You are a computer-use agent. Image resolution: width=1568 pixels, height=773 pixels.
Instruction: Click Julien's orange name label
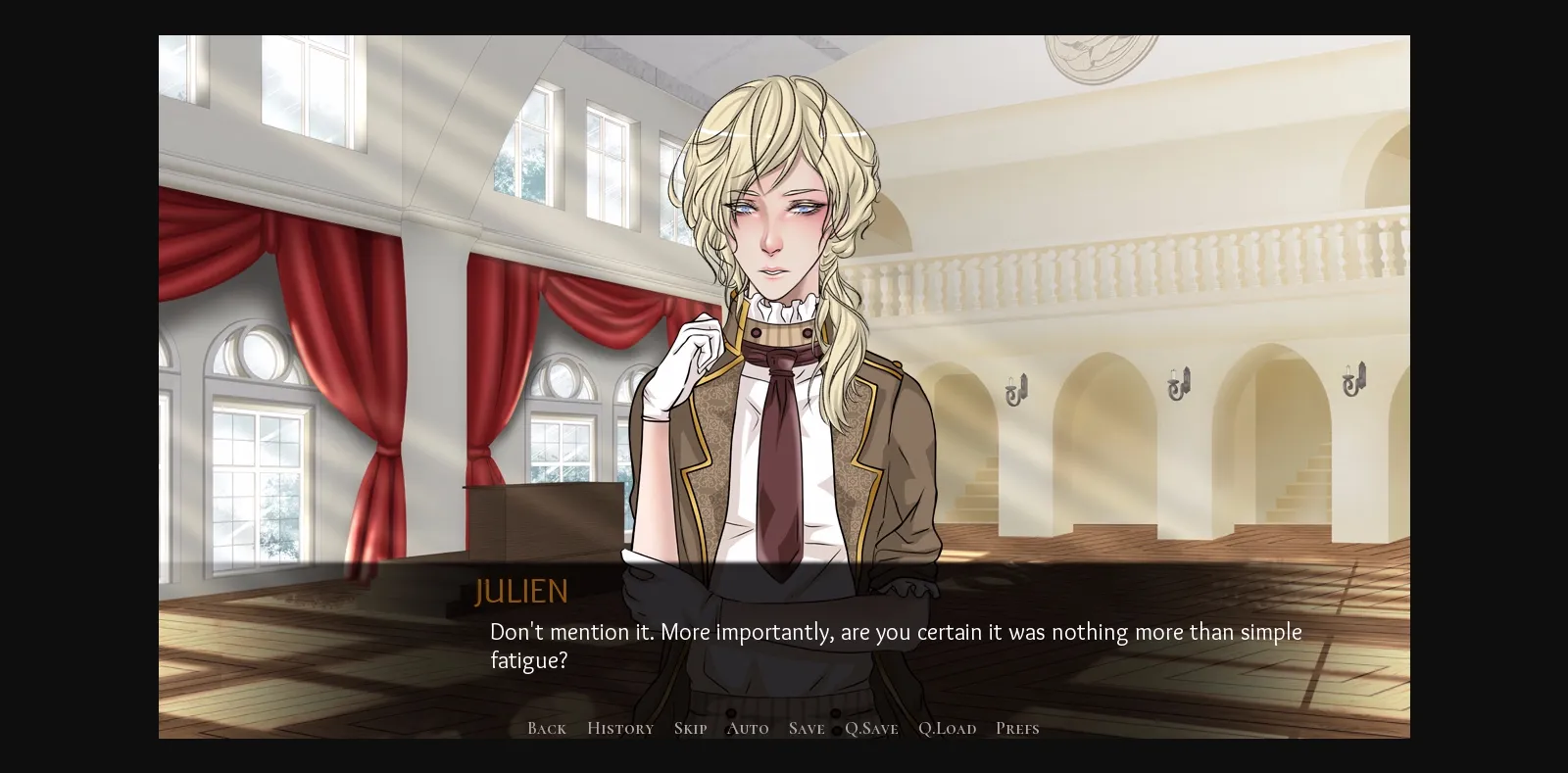click(x=520, y=591)
